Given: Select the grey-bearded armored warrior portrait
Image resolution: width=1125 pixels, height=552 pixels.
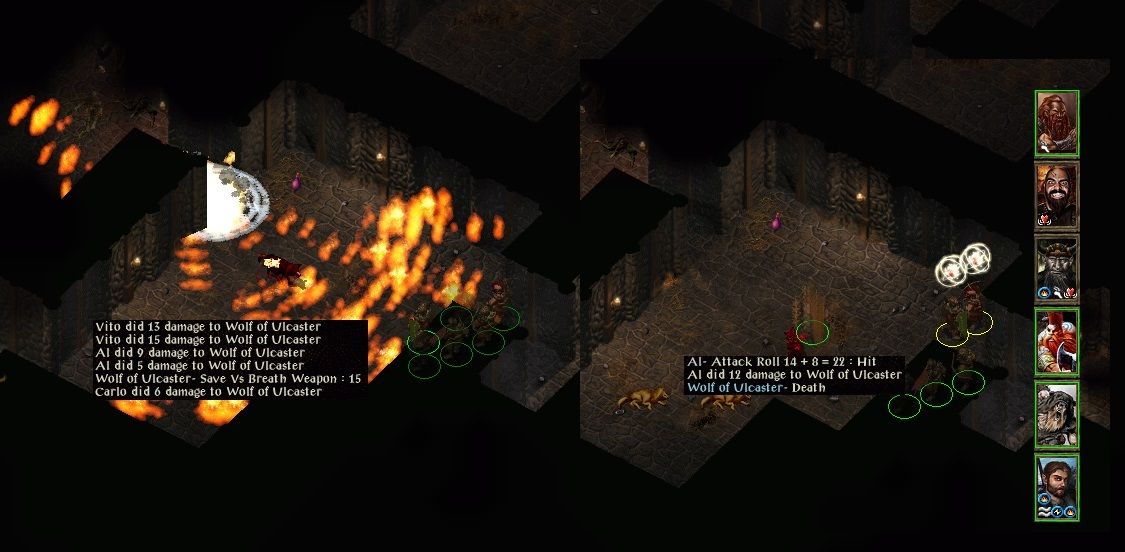Looking at the screenshot, I should coord(1056,414).
